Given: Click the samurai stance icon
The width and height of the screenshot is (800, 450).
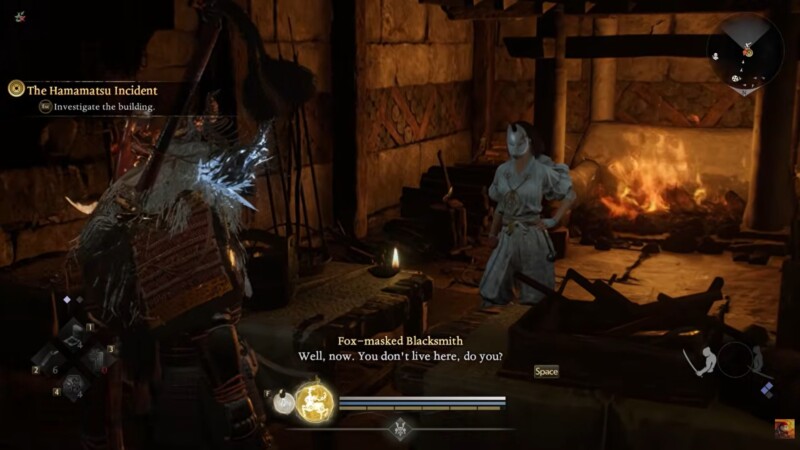Looking at the screenshot, I should pos(702,360).
